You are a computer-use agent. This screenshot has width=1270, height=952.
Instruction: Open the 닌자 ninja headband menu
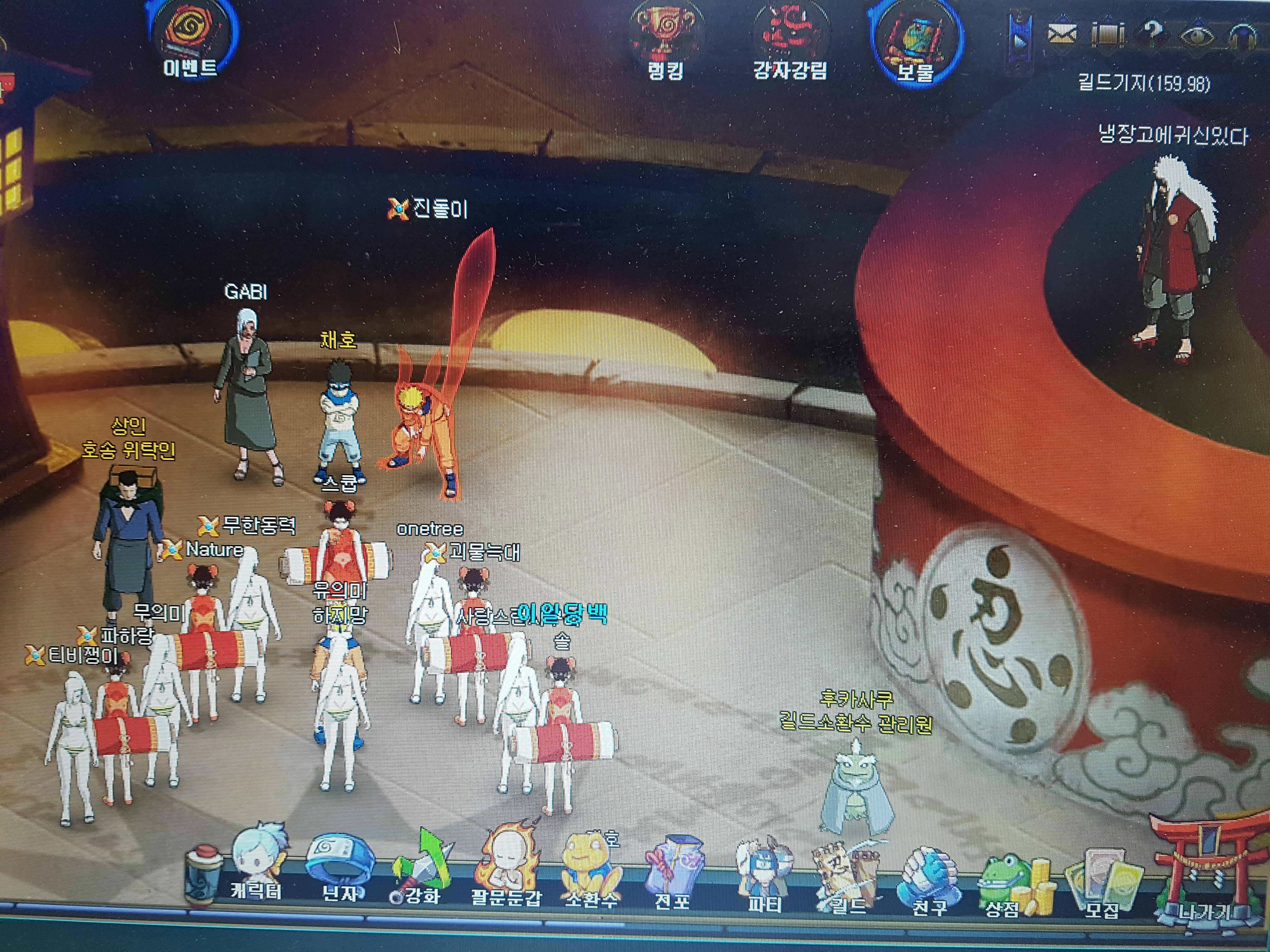340,866
